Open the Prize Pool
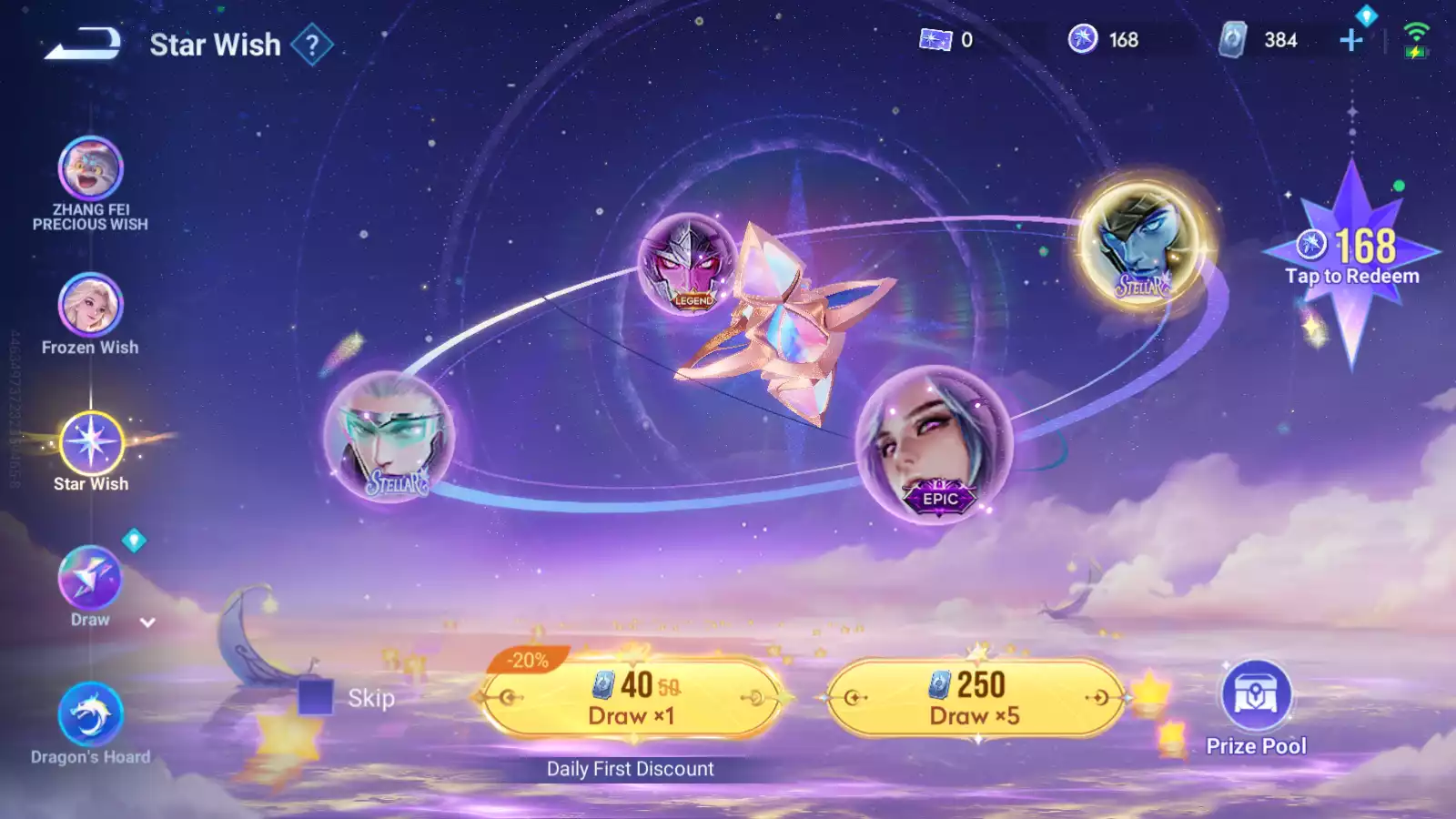The height and width of the screenshot is (819, 1456). pyautogui.click(x=1256, y=696)
